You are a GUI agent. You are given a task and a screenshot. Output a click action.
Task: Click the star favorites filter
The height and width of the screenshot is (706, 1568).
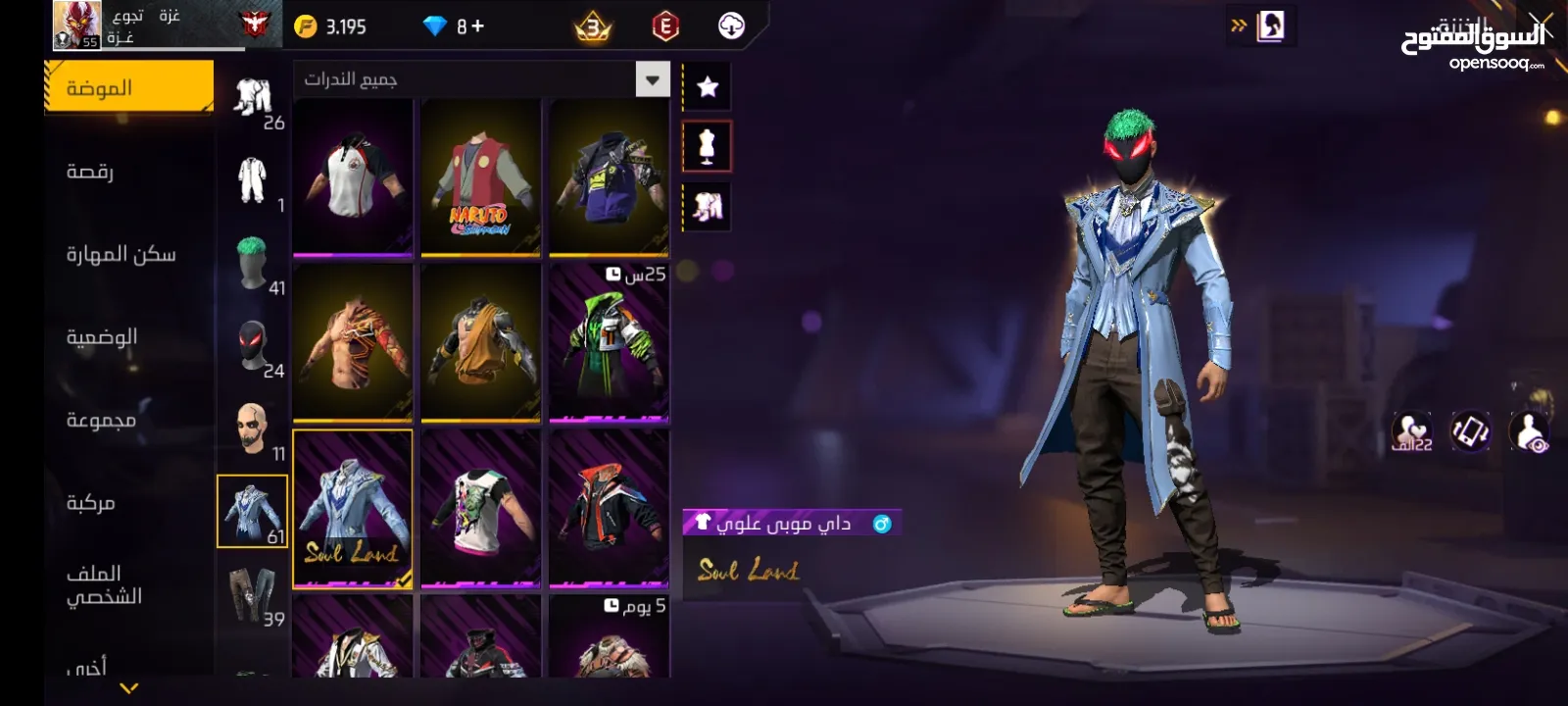[x=707, y=87]
